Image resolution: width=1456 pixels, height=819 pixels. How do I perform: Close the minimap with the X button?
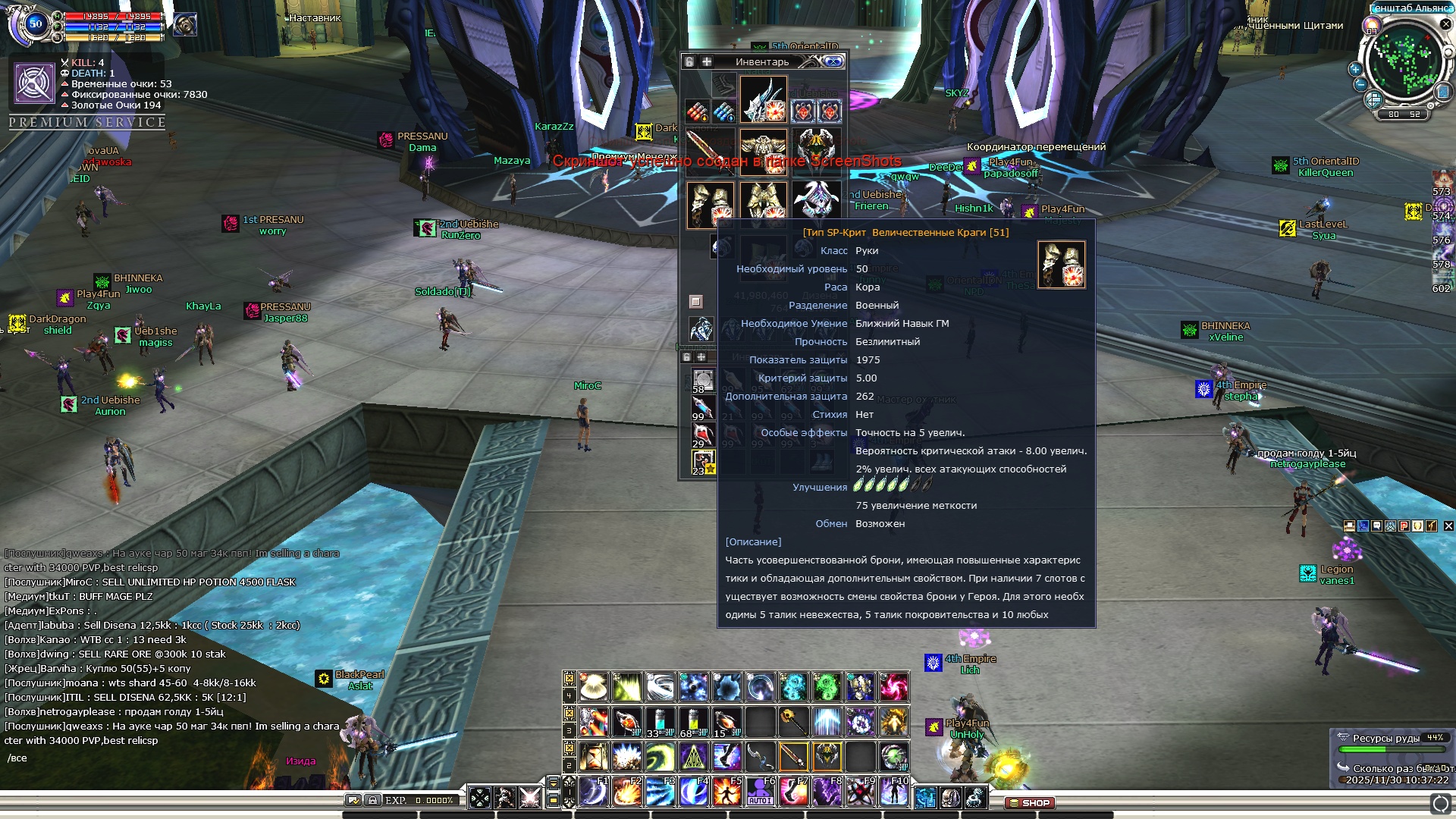click(x=1445, y=24)
